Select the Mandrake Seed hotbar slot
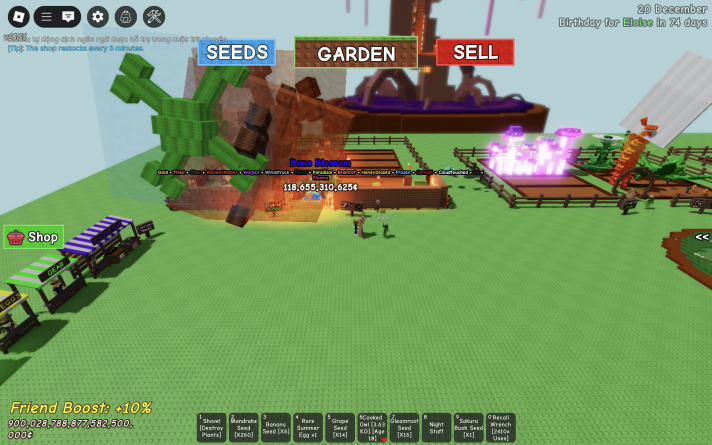Image resolution: width=712 pixels, height=445 pixels. 244,427
